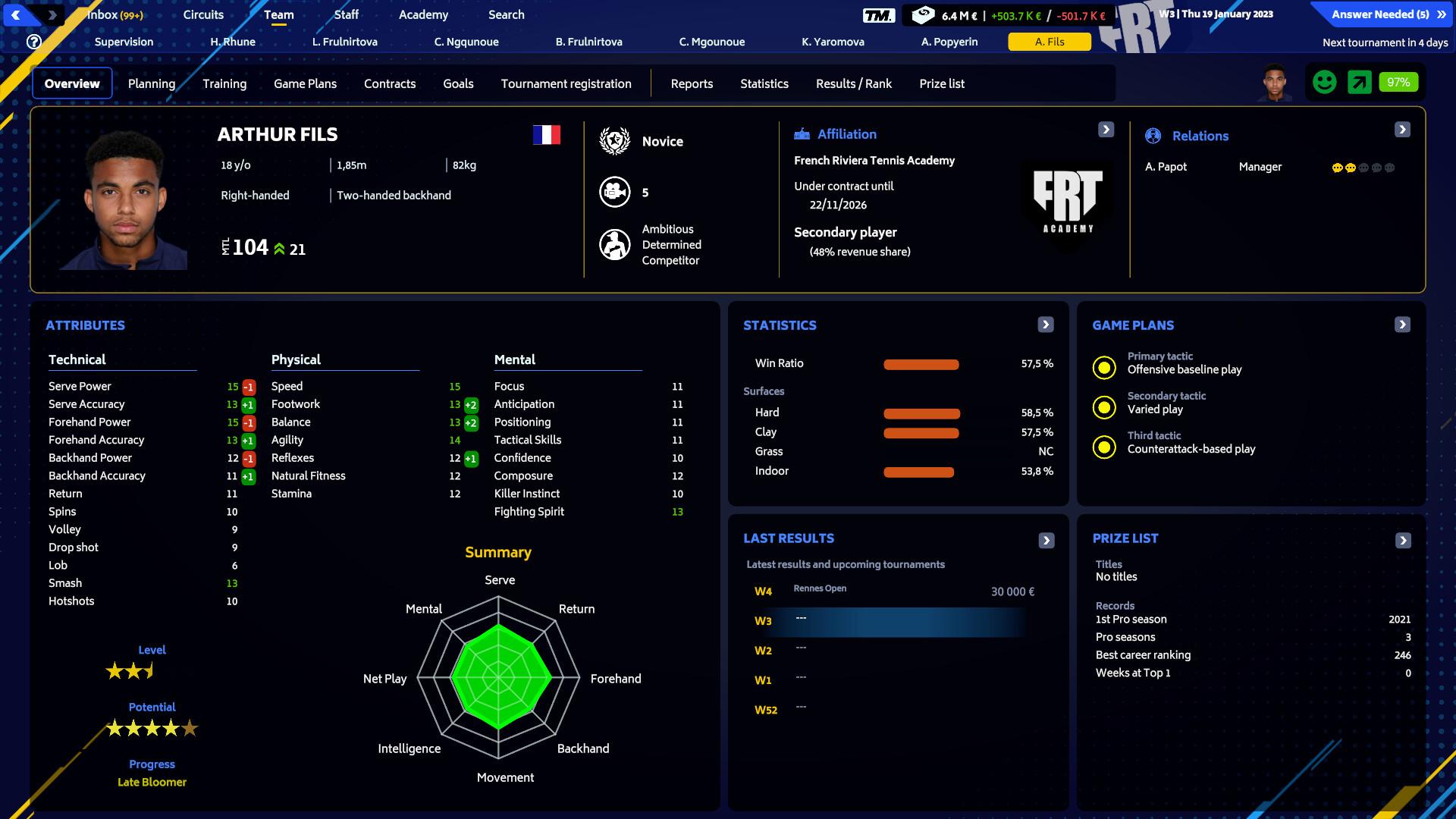The image size is (1456, 819).
Task: Click the back navigation arrow
Action: tap(16, 14)
